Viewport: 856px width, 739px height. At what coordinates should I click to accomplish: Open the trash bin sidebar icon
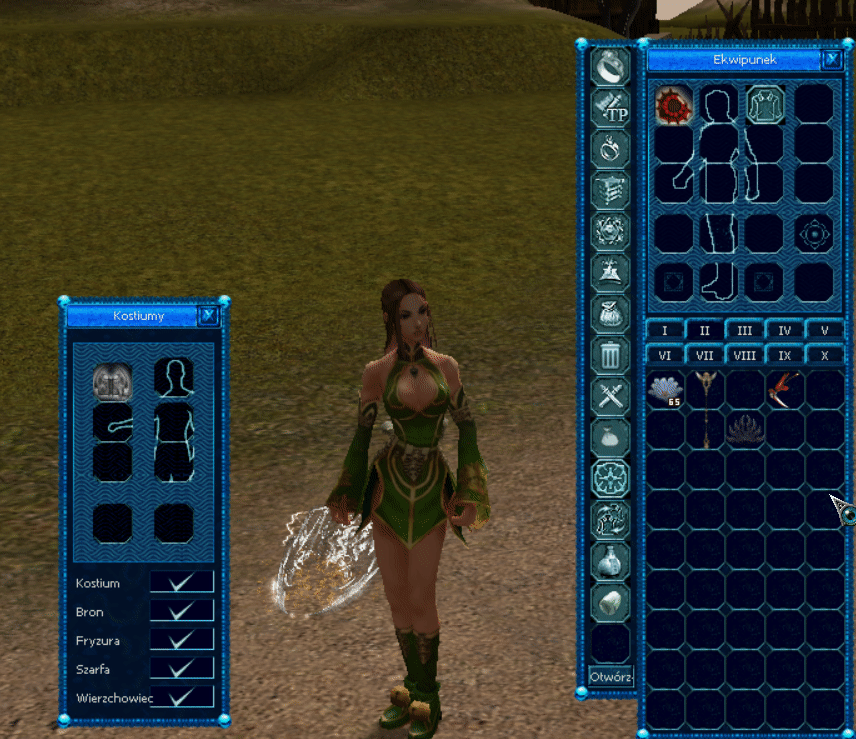[x=610, y=353]
